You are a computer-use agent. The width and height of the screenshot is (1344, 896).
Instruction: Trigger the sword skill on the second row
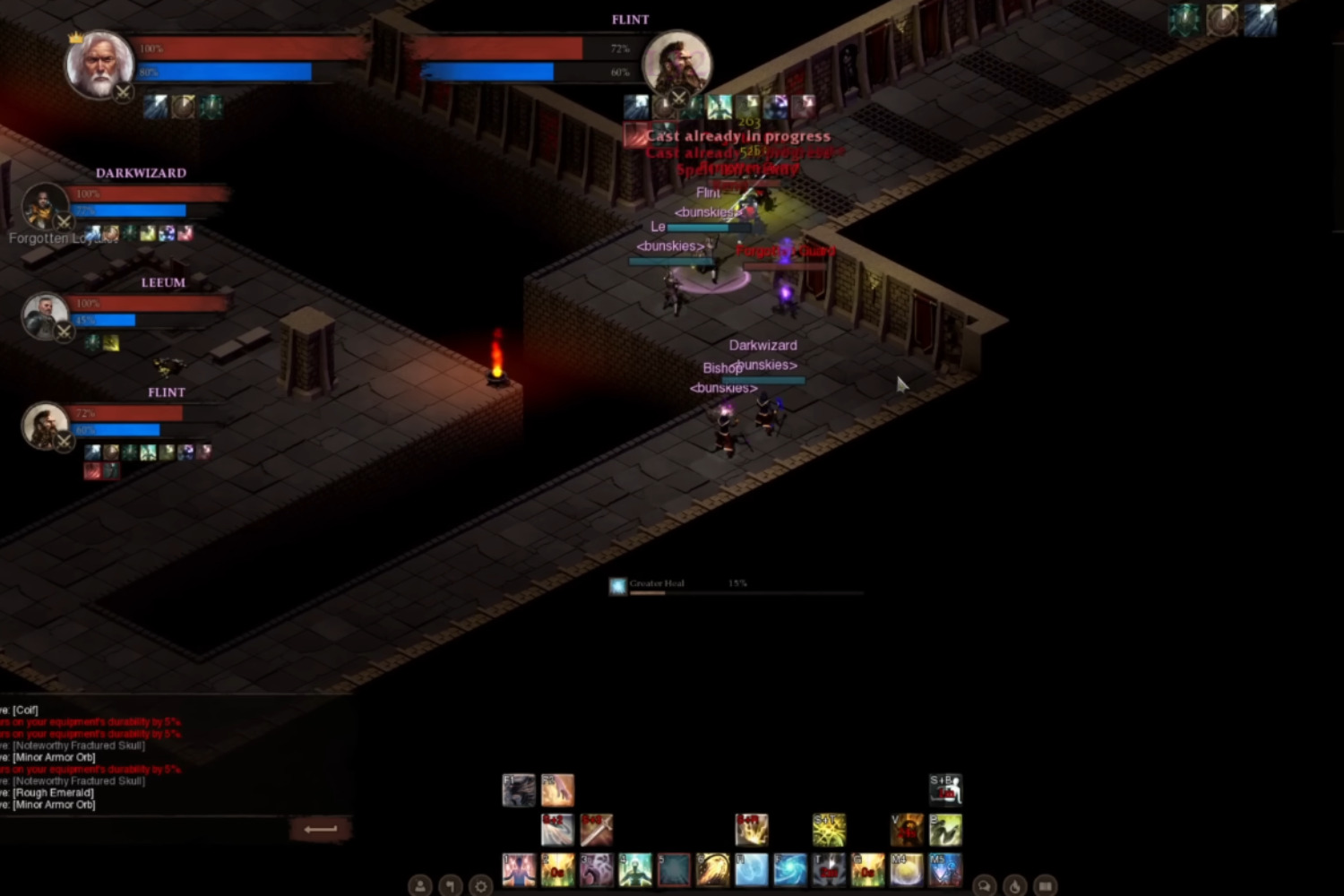[x=596, y=830]
